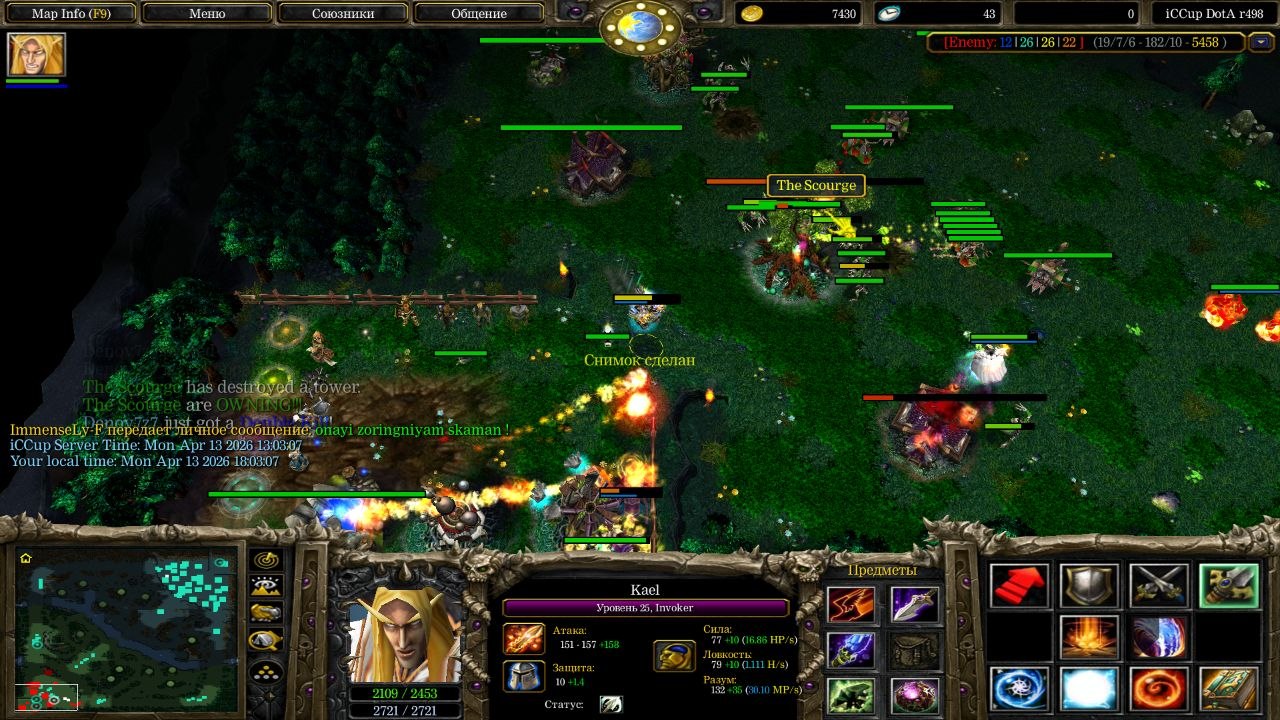Screen dimensions: 1280x720
Task: Choose the shield Hold Position command
Action: click(x=1089, y=586)
